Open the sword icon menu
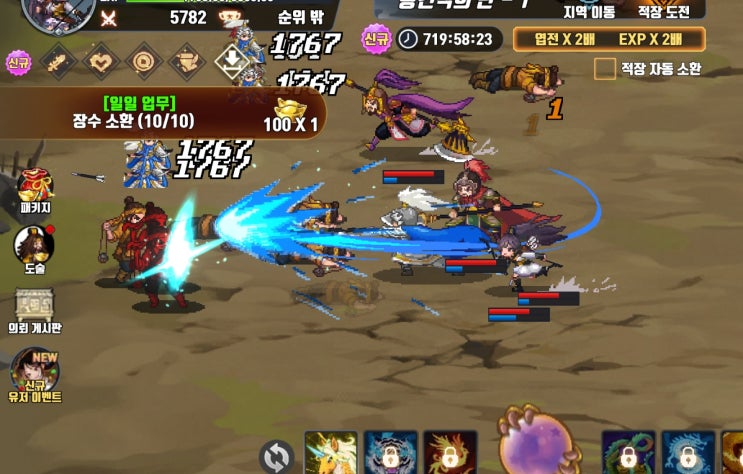Screen dimensions: 743x474 pos(57,63)
